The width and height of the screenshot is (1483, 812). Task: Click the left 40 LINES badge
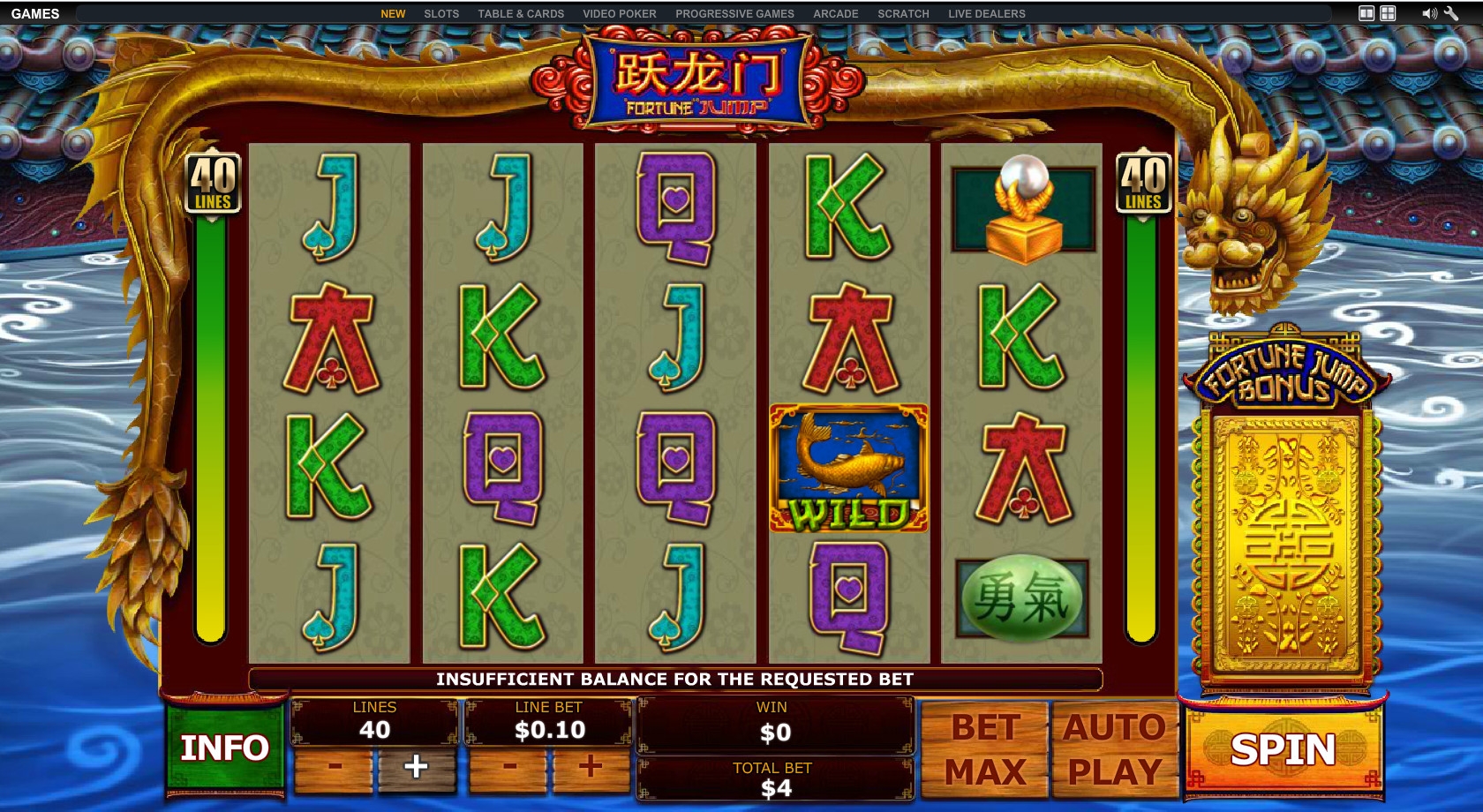[213, 184]
